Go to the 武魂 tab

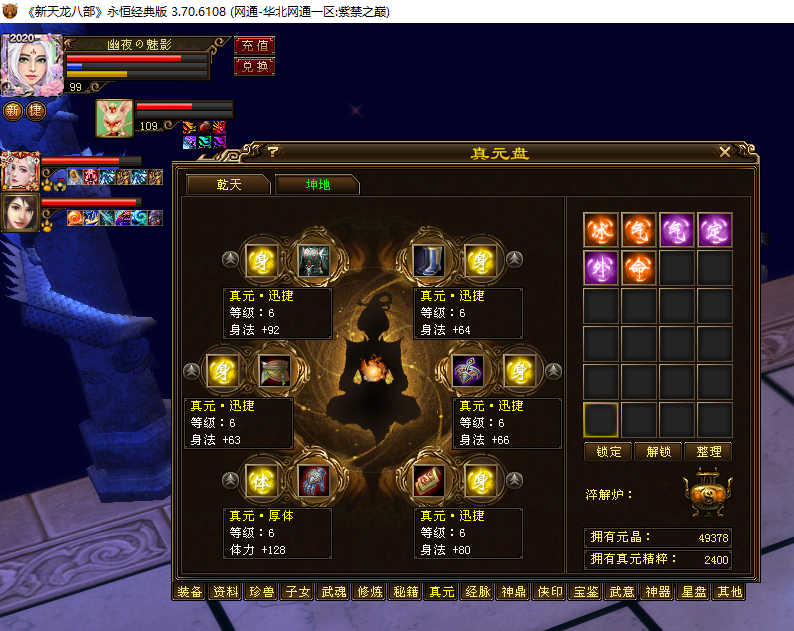click(333, 592)
